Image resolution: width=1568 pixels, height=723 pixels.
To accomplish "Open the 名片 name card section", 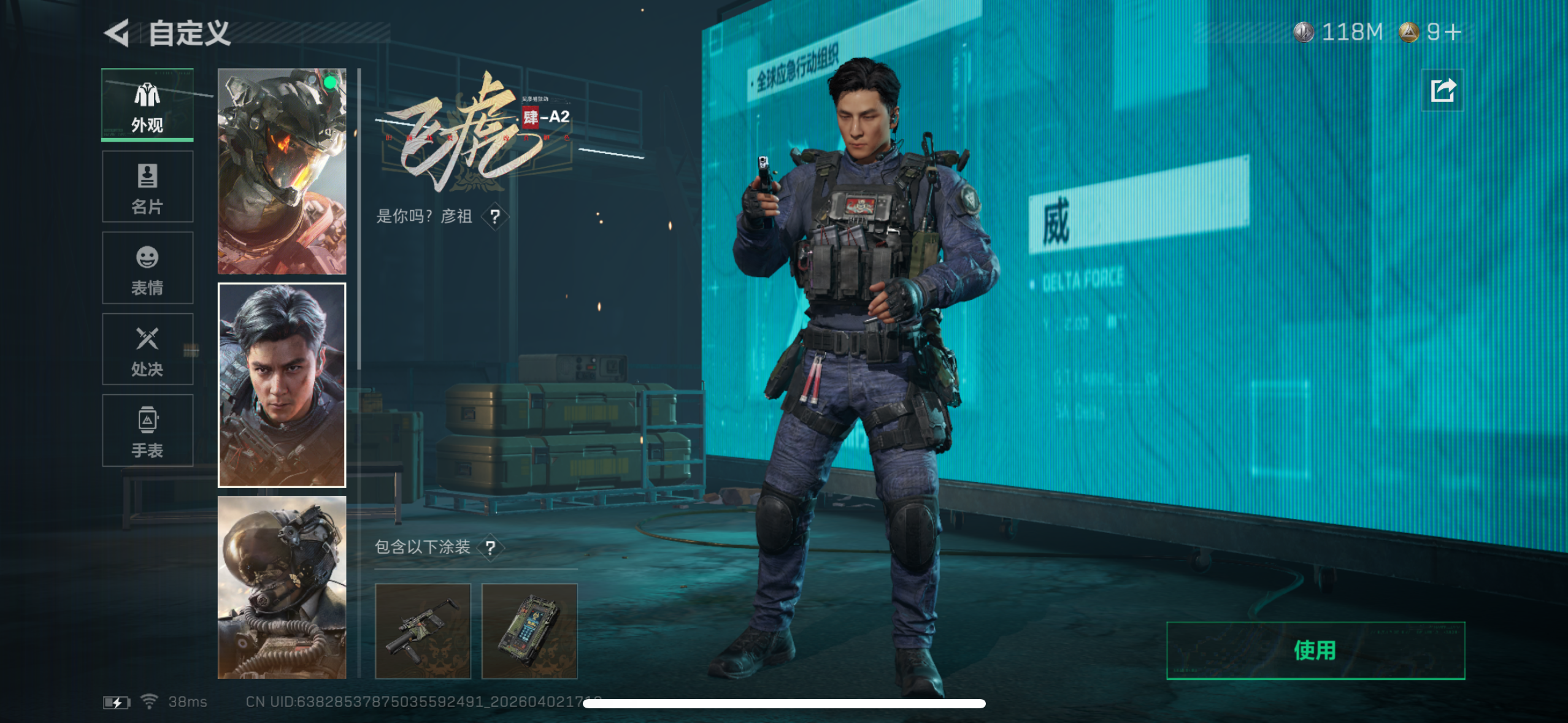I will tap(147, 187).
